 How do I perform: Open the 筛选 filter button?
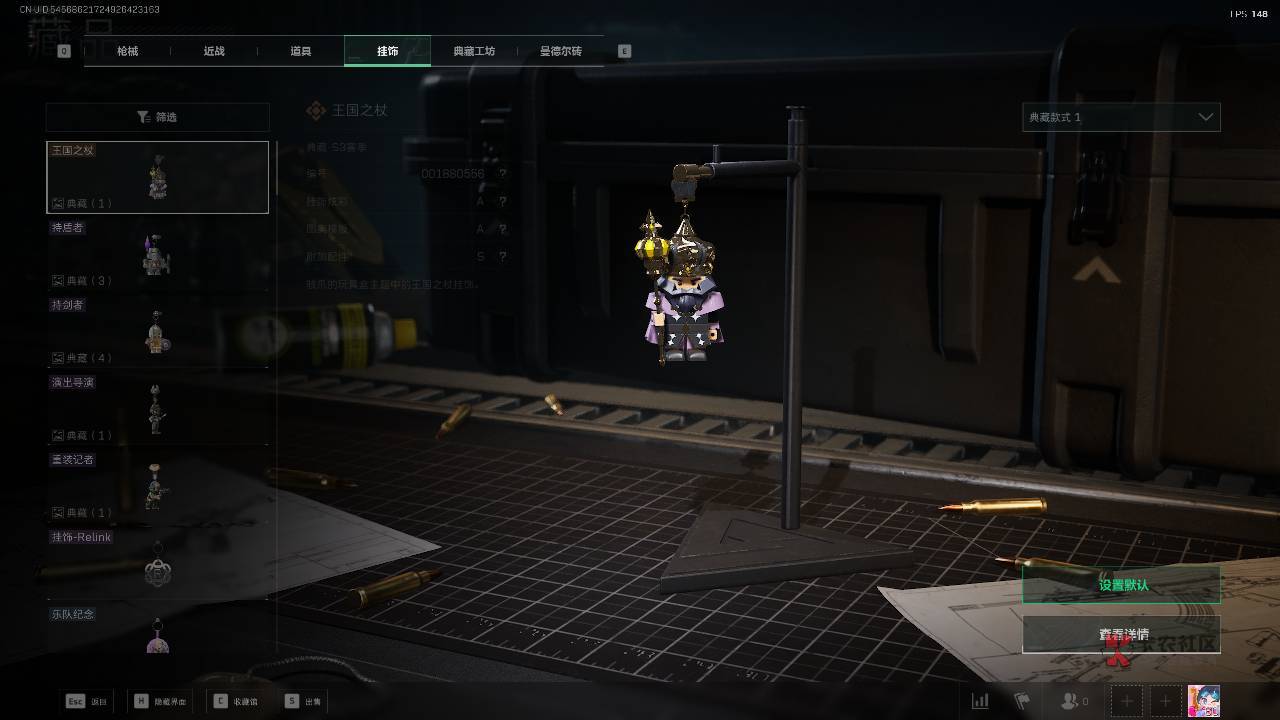pyautogui.click(x=157, y=117)
